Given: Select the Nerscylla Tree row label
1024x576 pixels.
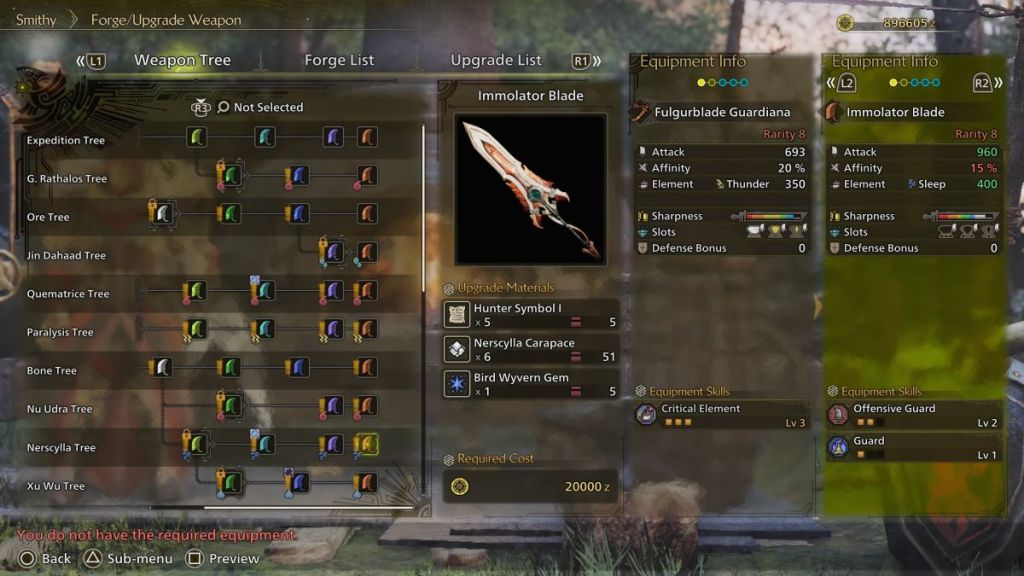Looking at the screenshot, I should point(62,448).
